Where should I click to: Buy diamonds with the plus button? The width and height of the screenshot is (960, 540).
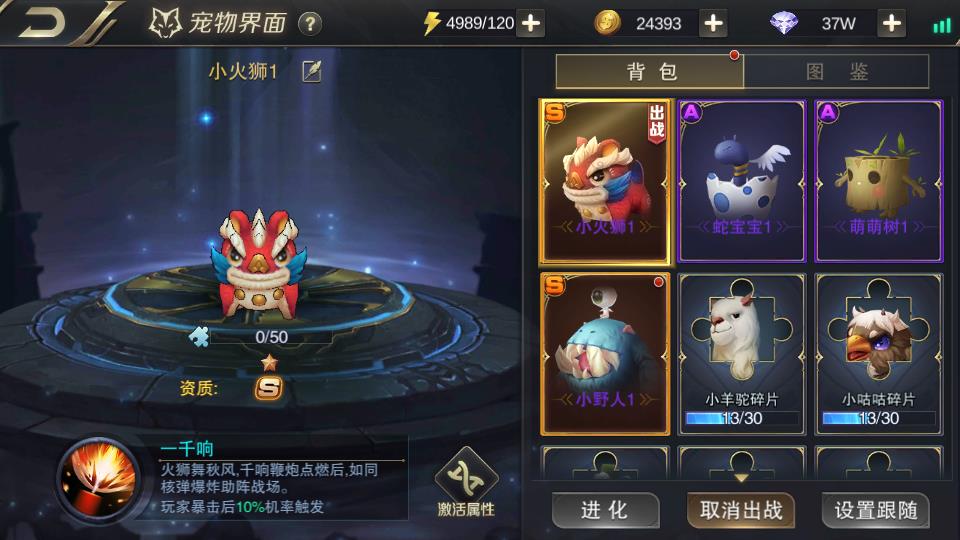(x=892, y=23)
